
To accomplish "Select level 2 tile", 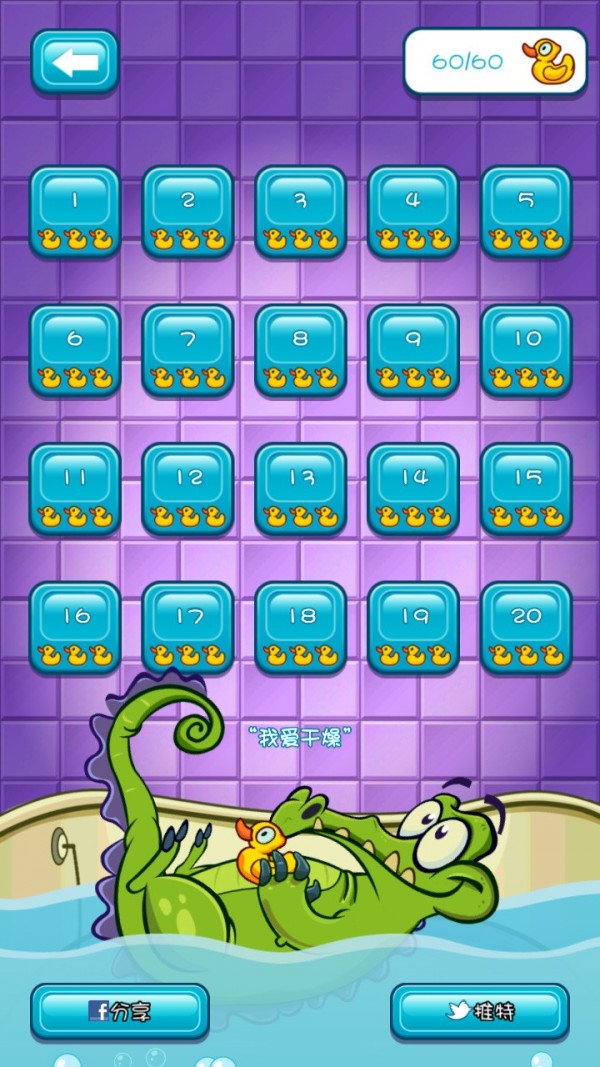I will tap(188, 211).
